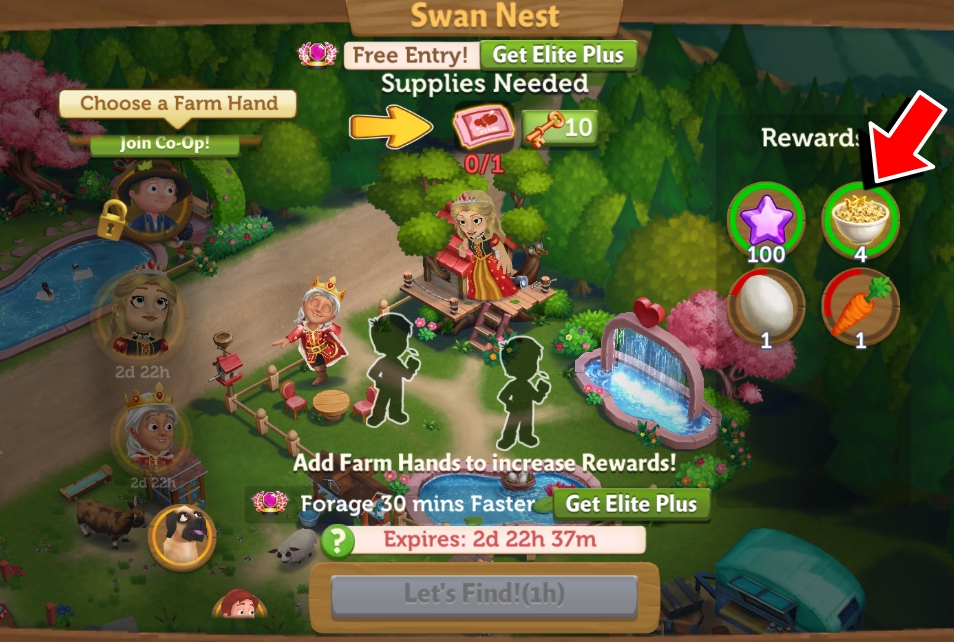
Task: Check the white egg reward
Action: [x=764, y=306]
